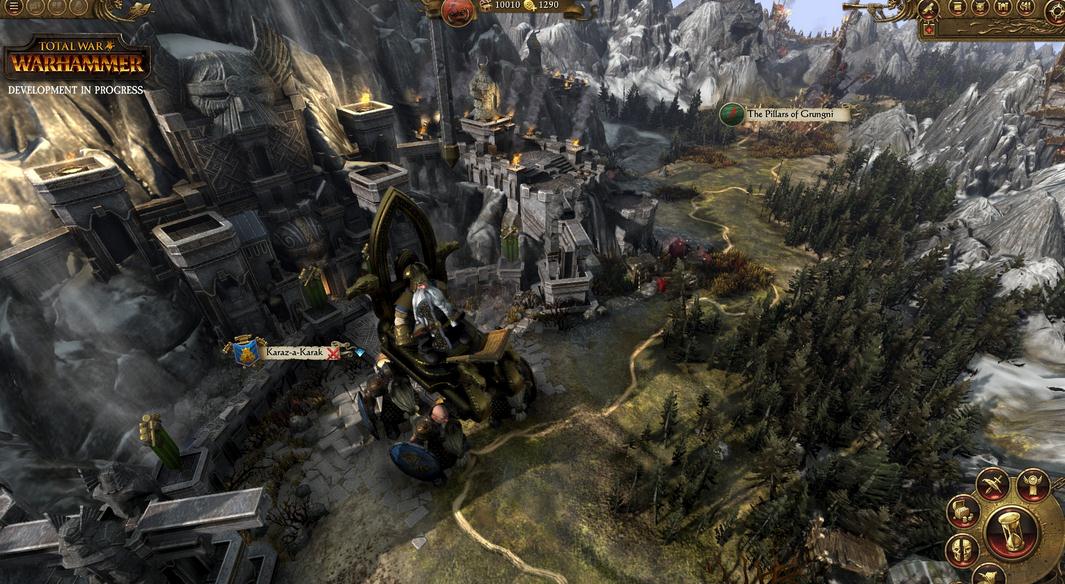Click the winged skull scroll icon
Viewport: 1065px width, 584px height.
tap(1033, 484)
